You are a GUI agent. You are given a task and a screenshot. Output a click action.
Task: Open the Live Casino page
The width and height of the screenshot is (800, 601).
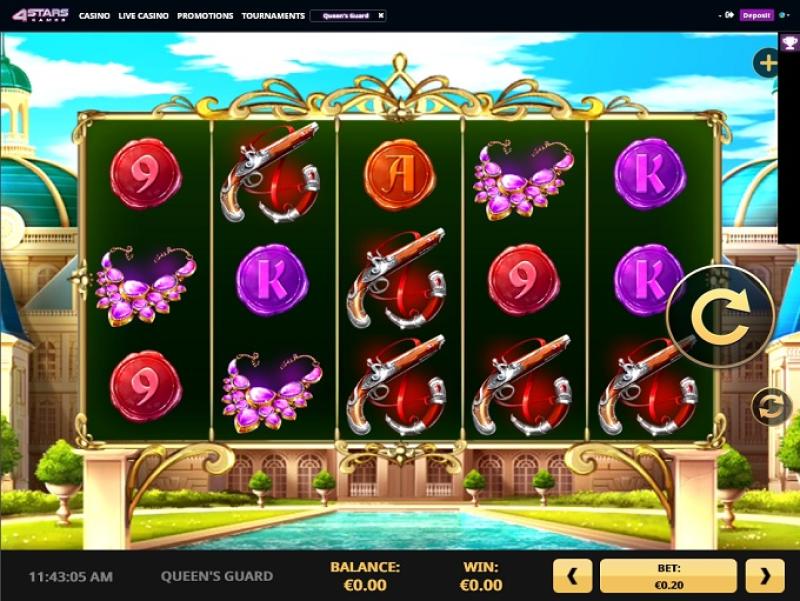[x=143, y=16]
